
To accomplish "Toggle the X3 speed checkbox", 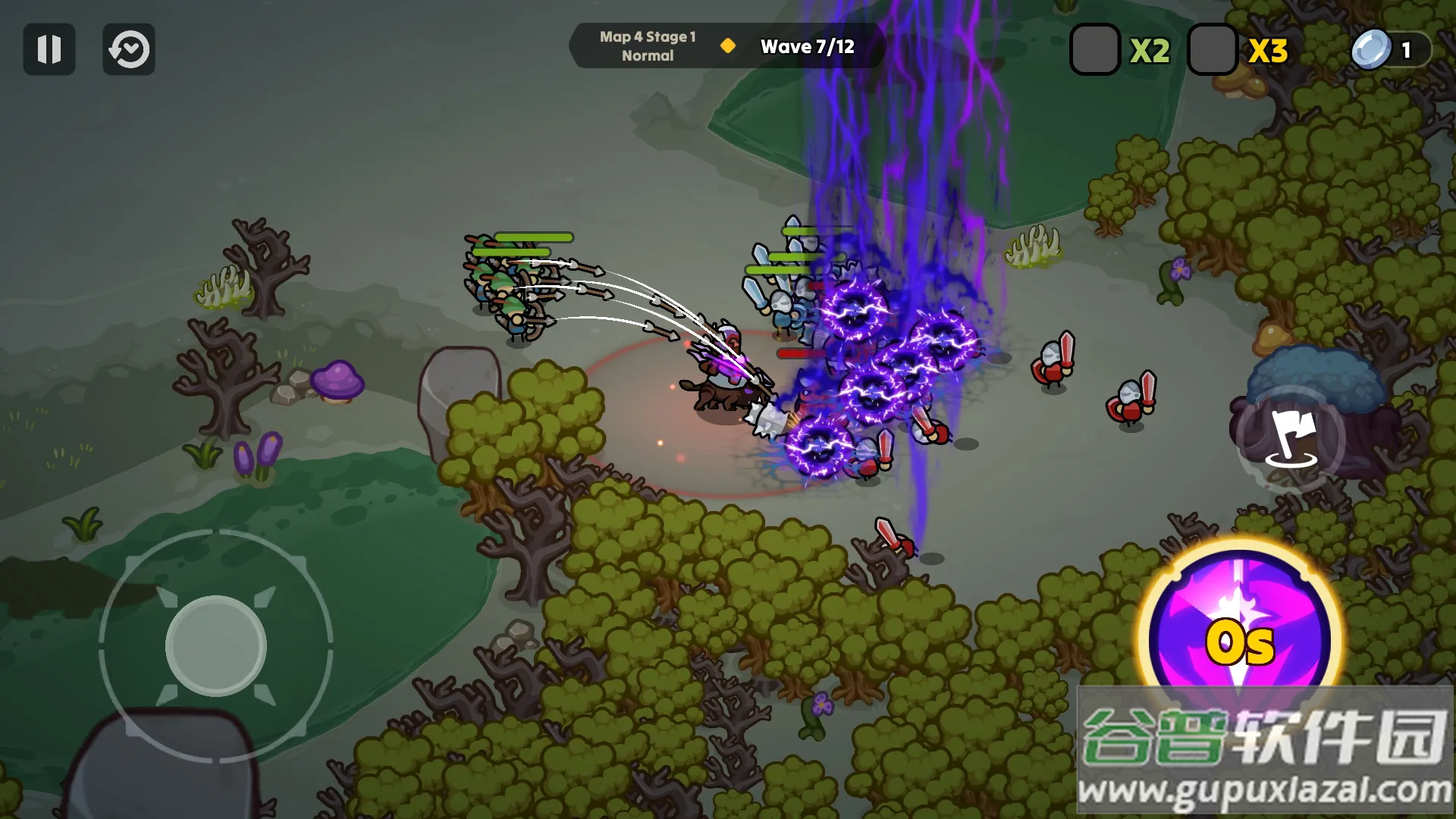I will [1212, 49].
